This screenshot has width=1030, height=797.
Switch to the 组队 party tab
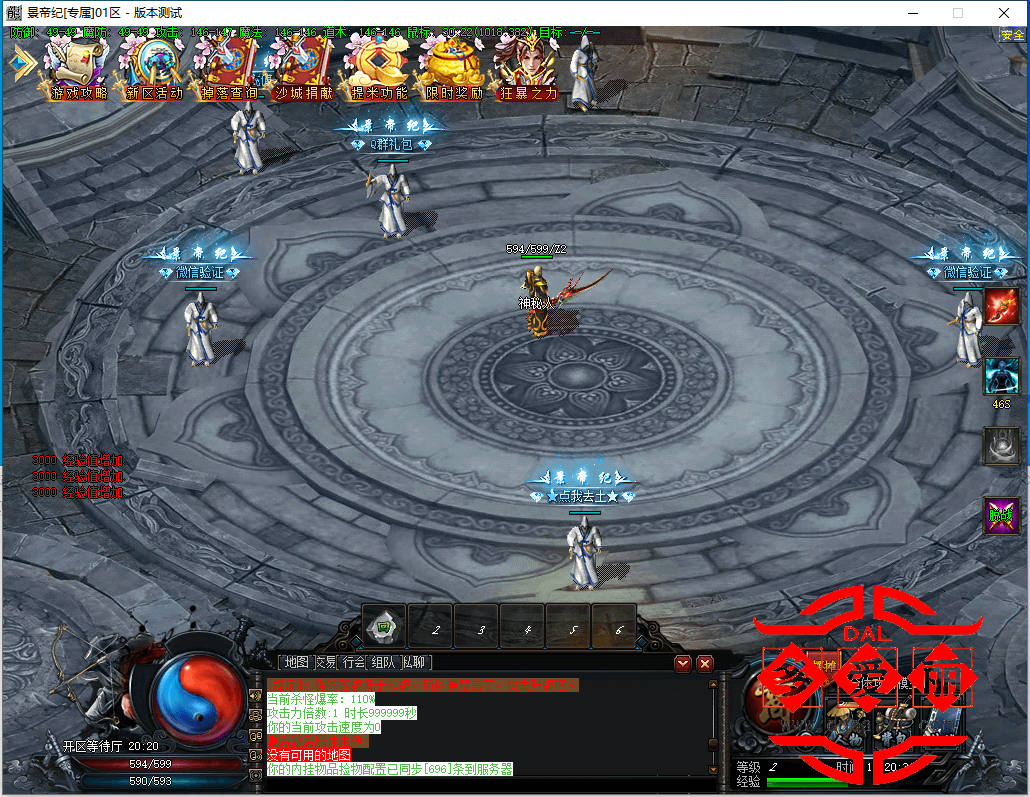click(383, 662)
